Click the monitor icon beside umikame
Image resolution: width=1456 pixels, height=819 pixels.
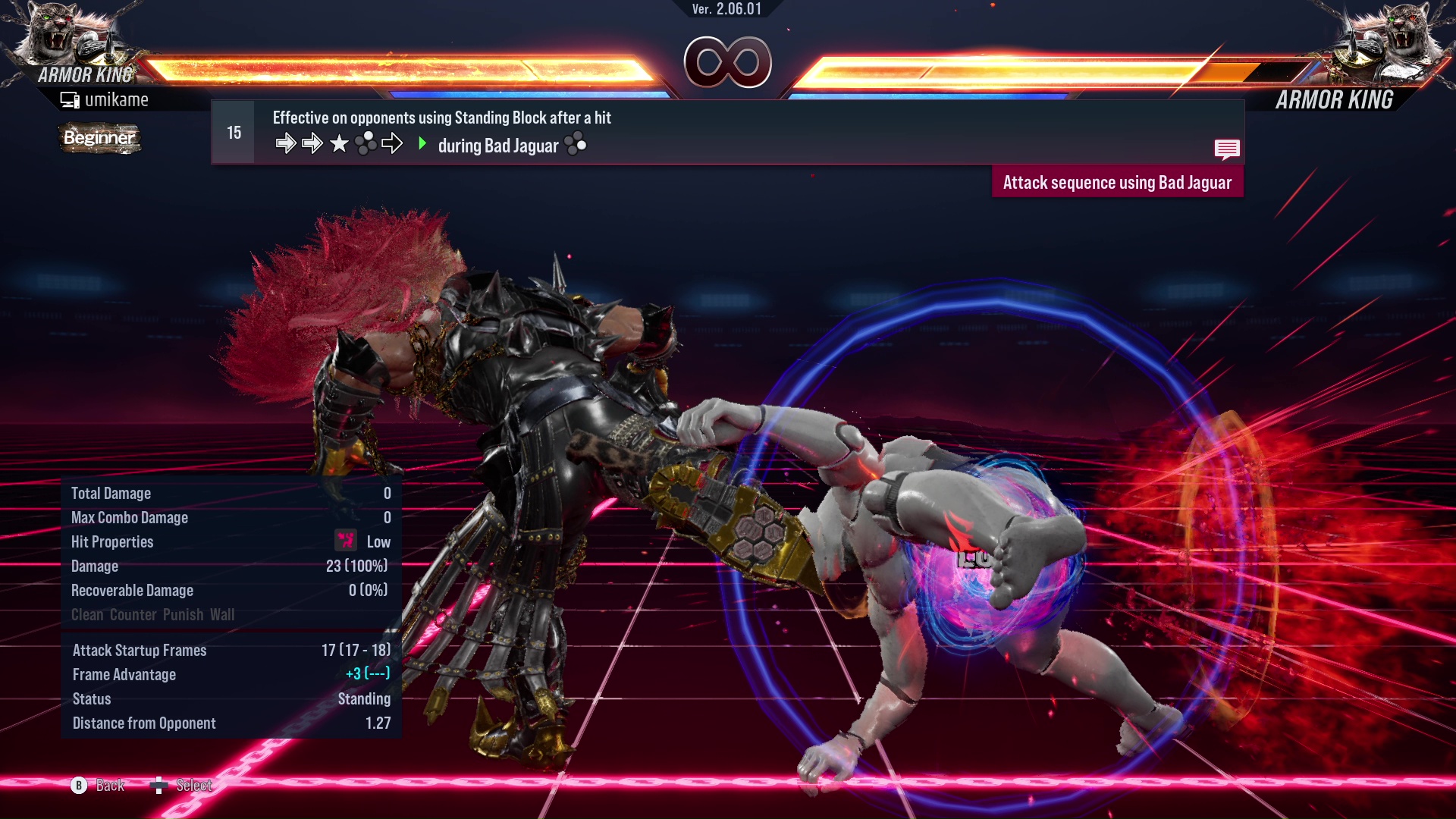[71, 99]
